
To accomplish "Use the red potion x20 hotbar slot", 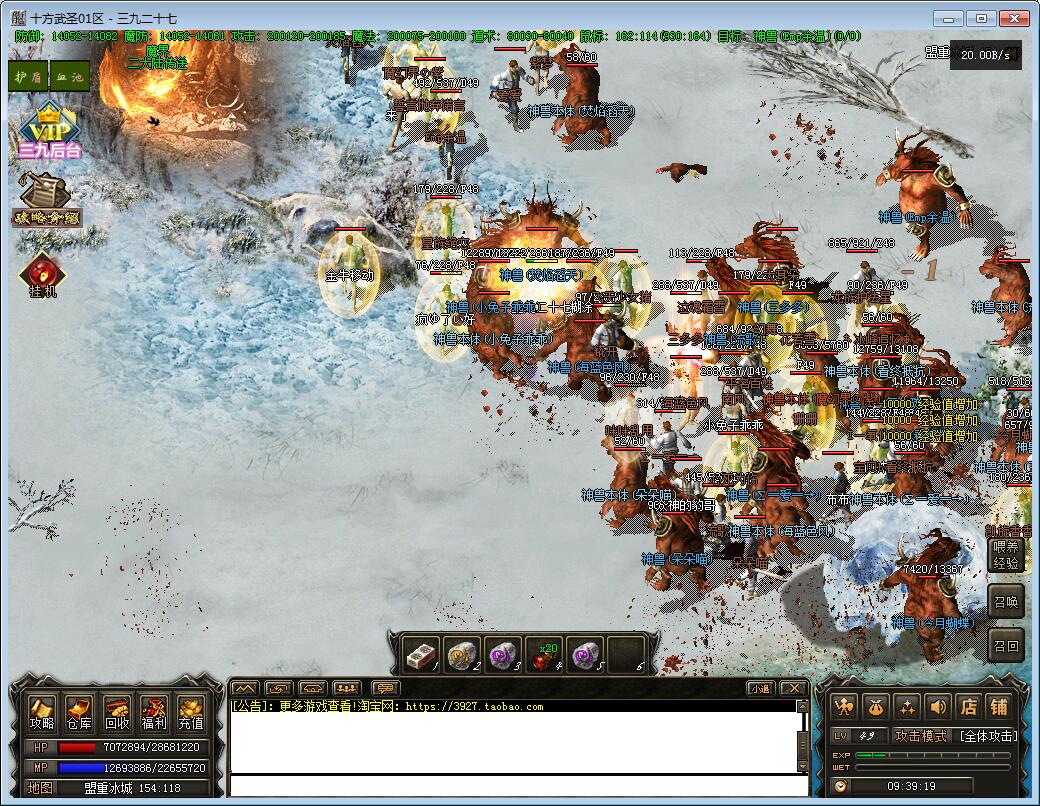I will coord(544,655).
